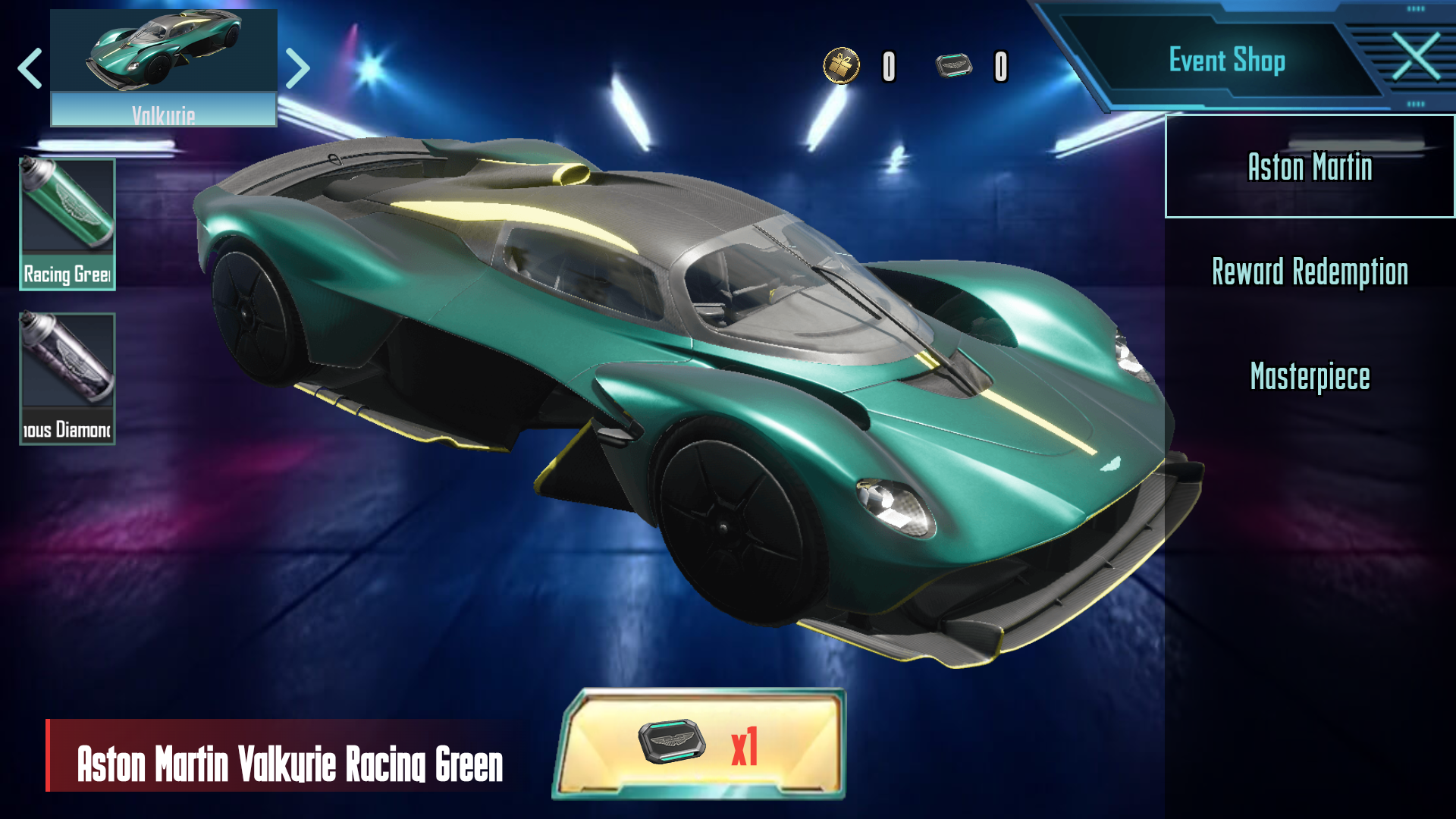
Task: Open the Reward Redemption tab
Action: 1310,271
